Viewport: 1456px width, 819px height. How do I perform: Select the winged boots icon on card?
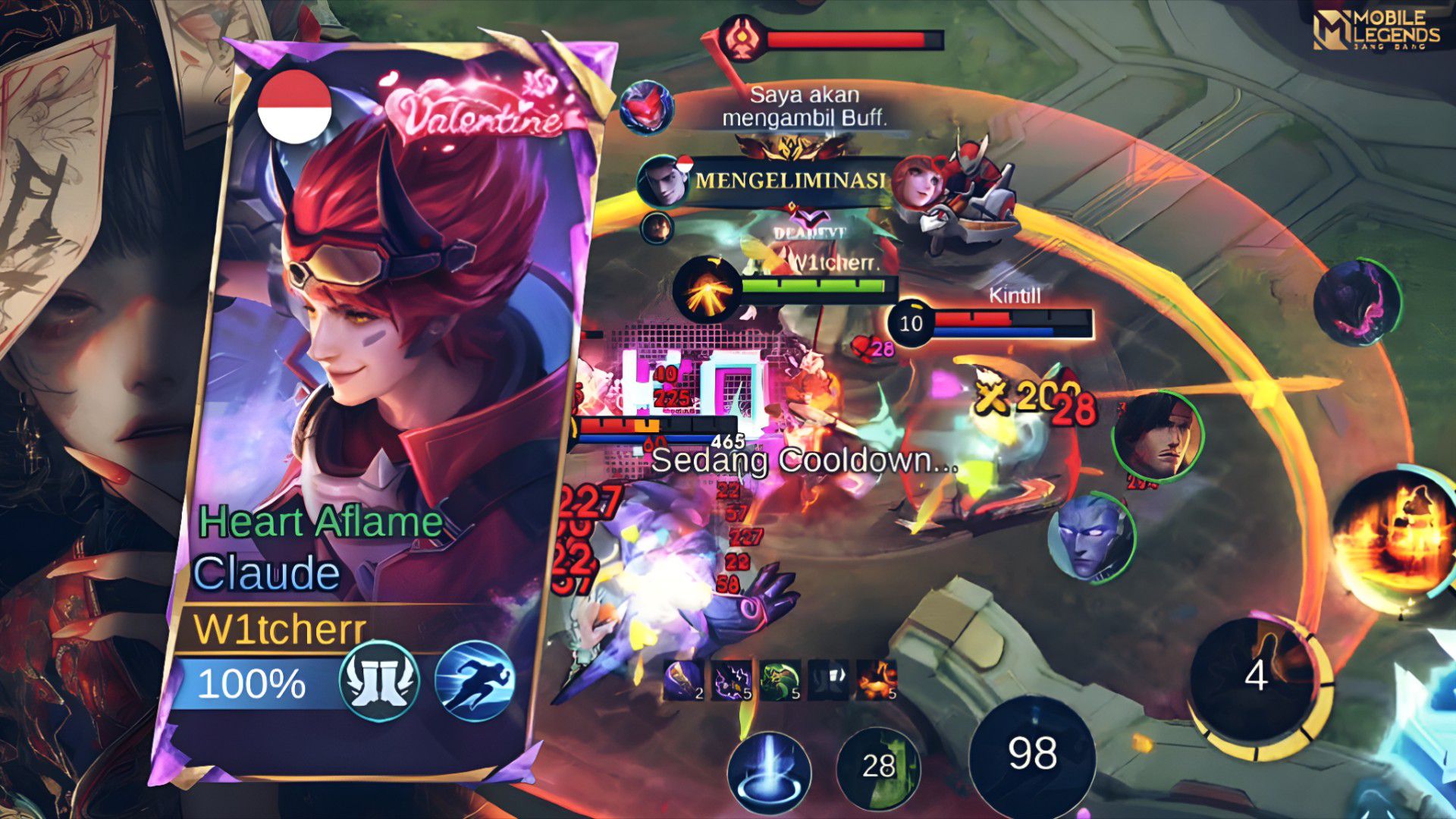[379, 681]
